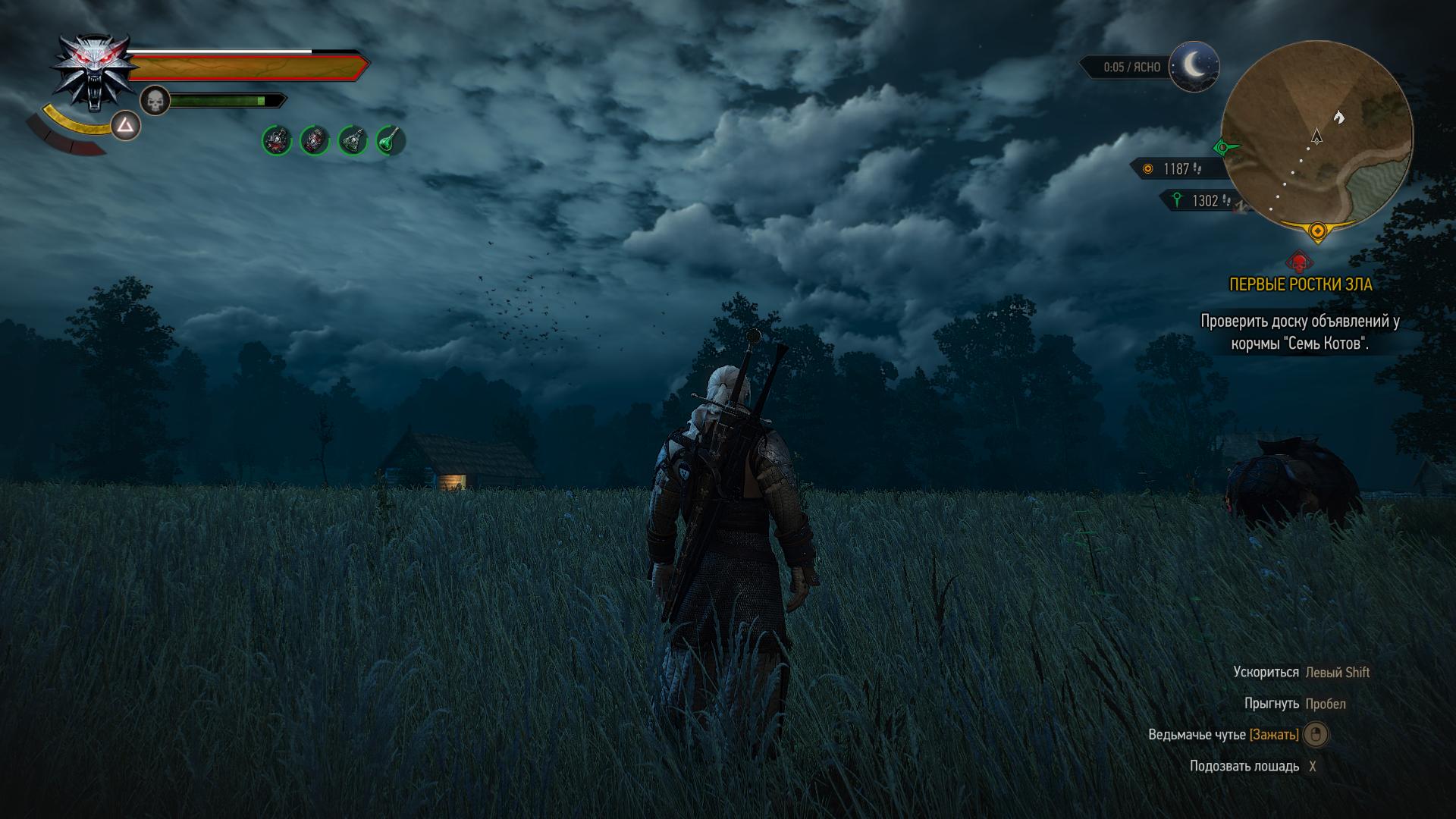Image resolution: width=1456 pixels, height=819 pixels.
Task: Click the green pin marker on minimap edge
Action: point(1222,147)
